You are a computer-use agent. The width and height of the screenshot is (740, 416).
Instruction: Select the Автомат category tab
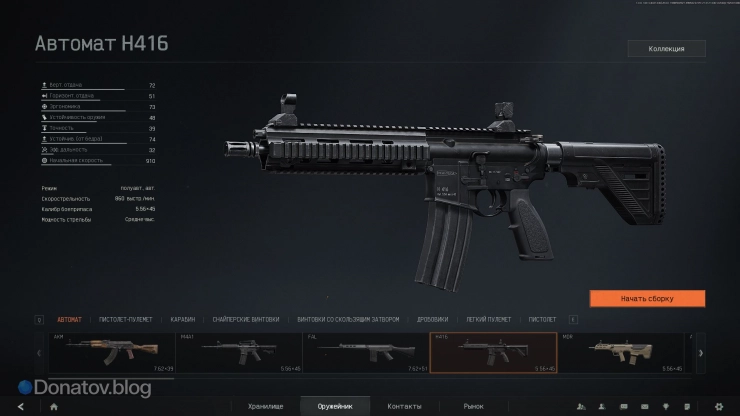pyautogui.click(x=70, y=319)
